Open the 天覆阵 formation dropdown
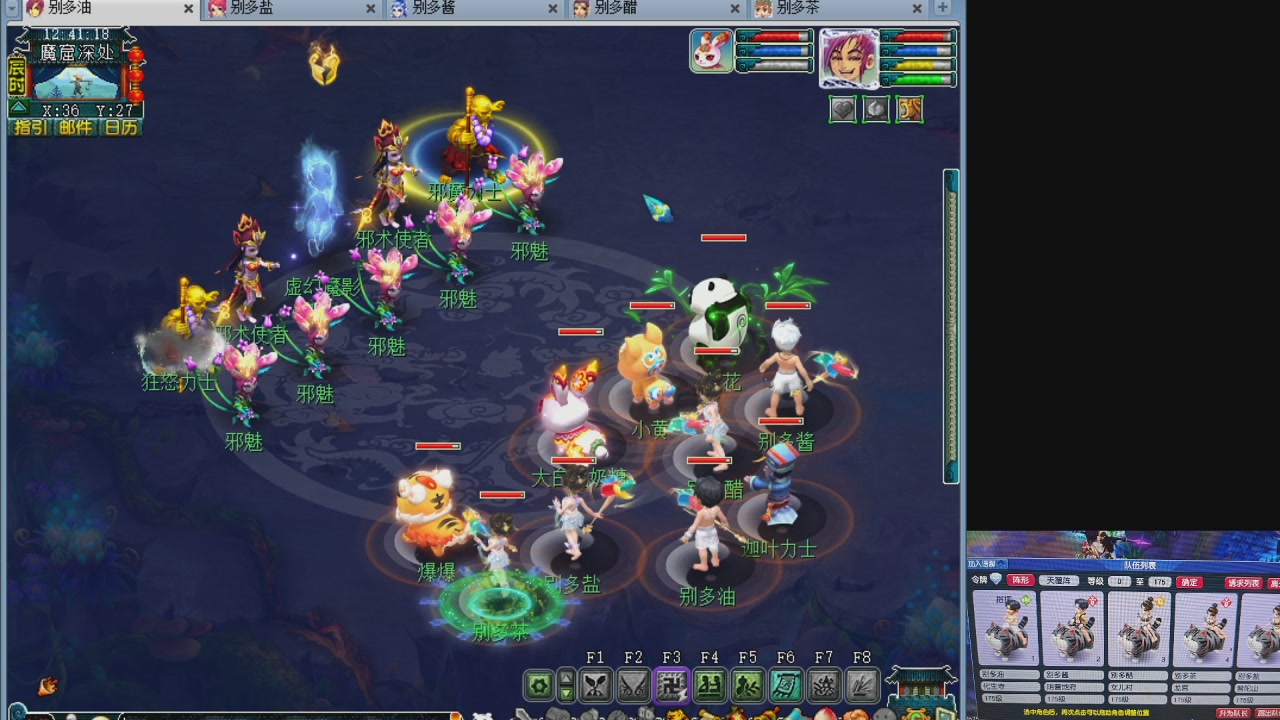 1059,581
